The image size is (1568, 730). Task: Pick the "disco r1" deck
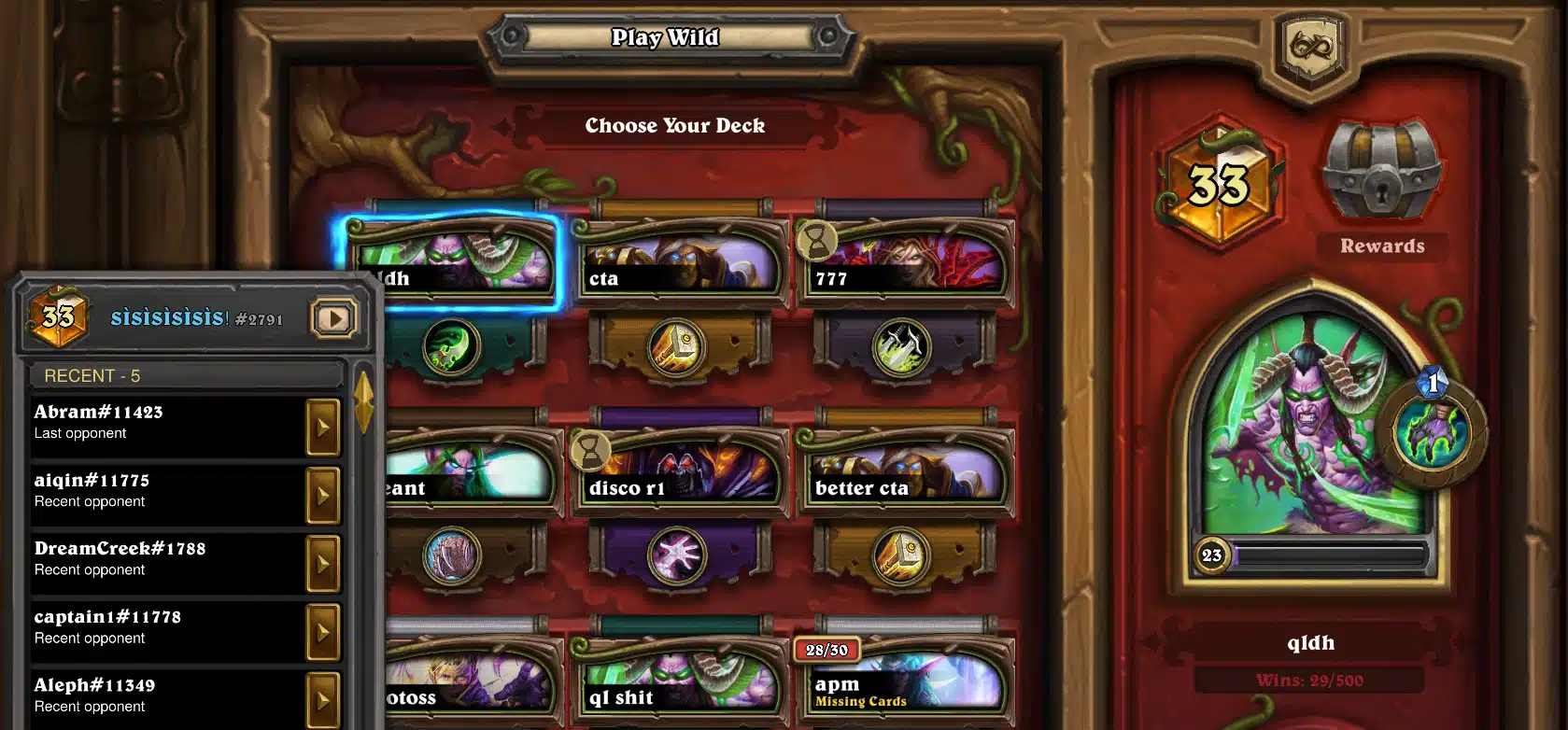[681, 473]
